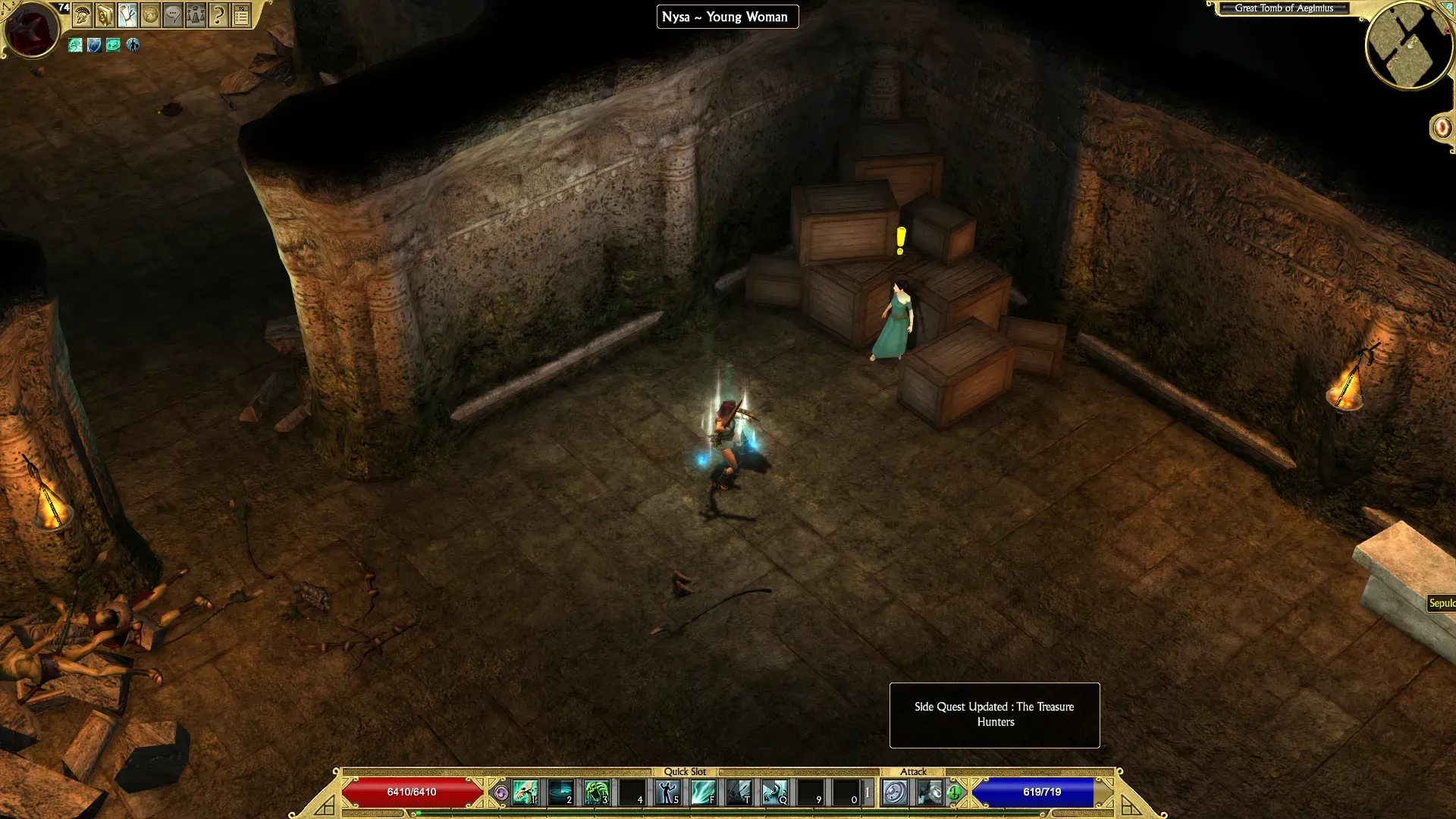This screenshot has height=819, width=1456.
Task: Open the character sheet helmet icon
Action: click(x=83, y=15)
